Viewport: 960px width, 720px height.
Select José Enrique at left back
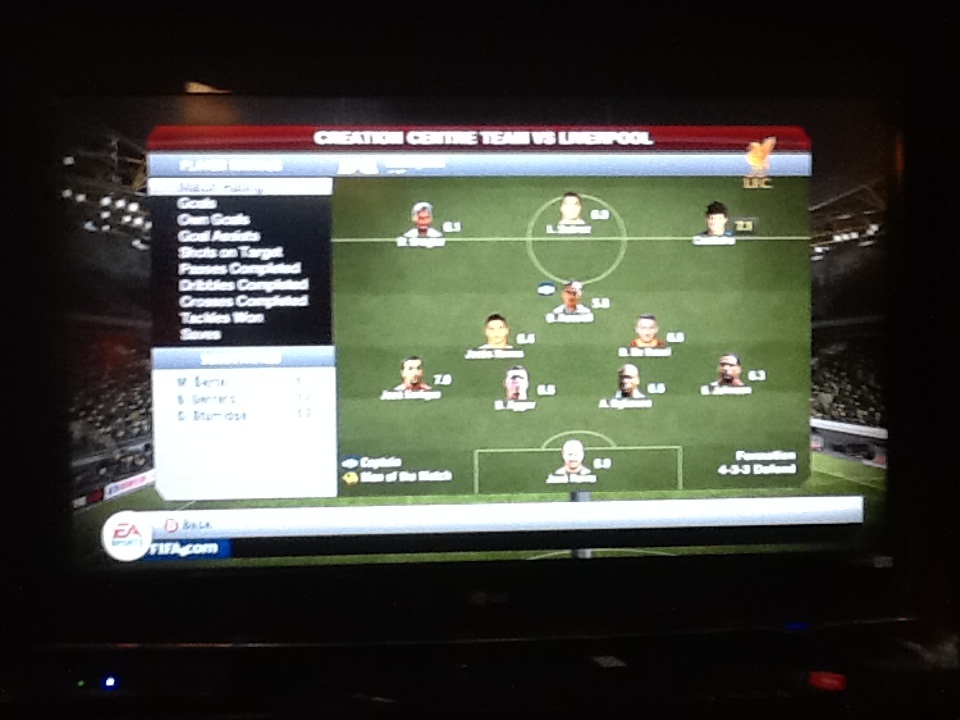(411, 373)
